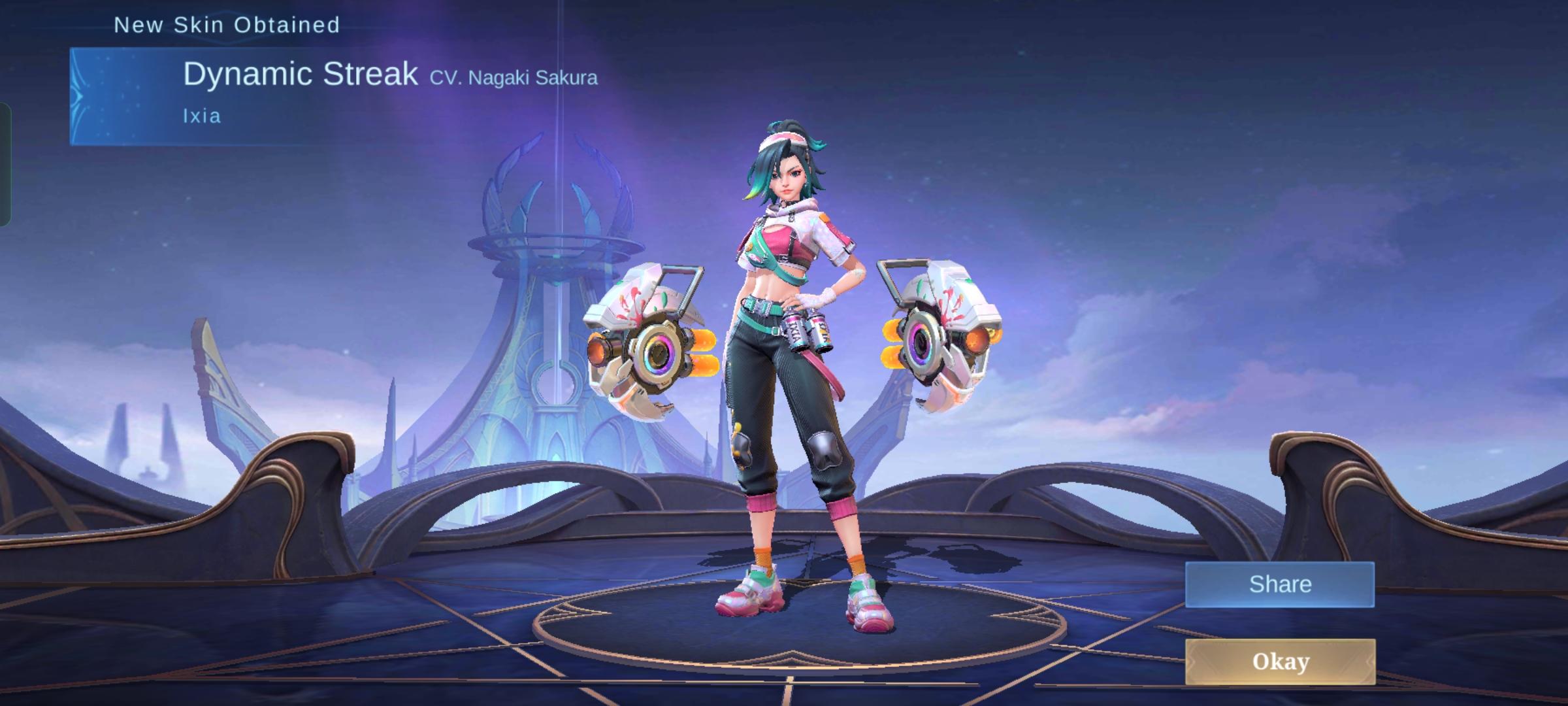Click the CV. Nagaki Sakura voice credit
The width and height of the screenshot is (1568, 706).
(x=514, y=78)
